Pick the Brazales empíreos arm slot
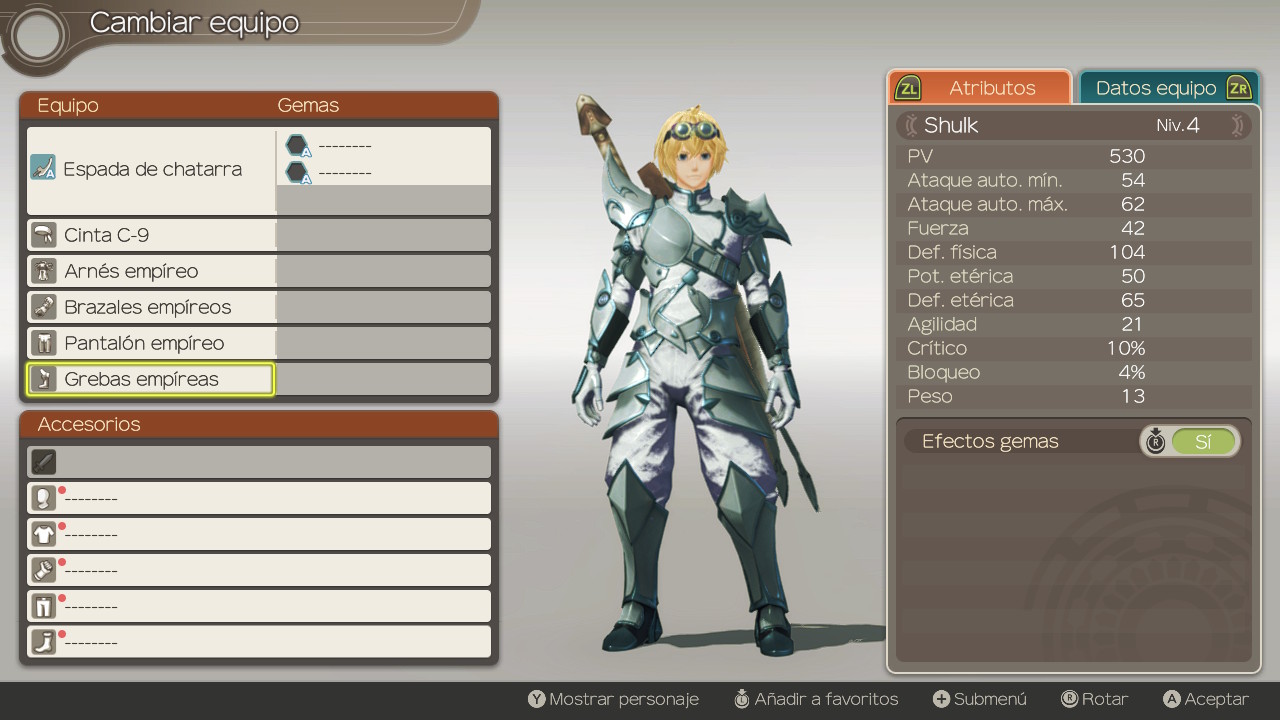The width and height of the screenshot is (1280, 720). pos(152,307)
